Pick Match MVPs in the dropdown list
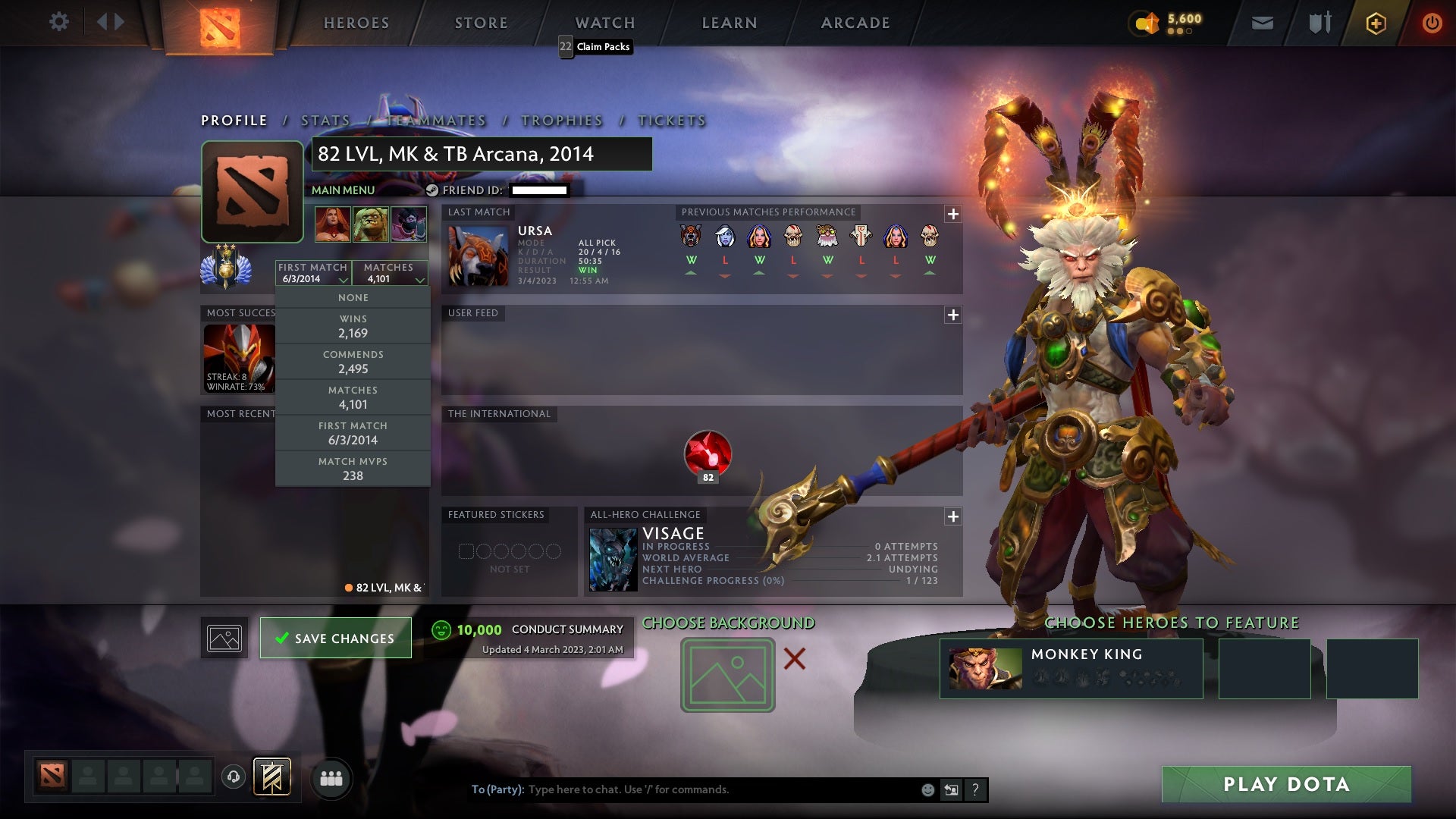 tap(353, 469)
